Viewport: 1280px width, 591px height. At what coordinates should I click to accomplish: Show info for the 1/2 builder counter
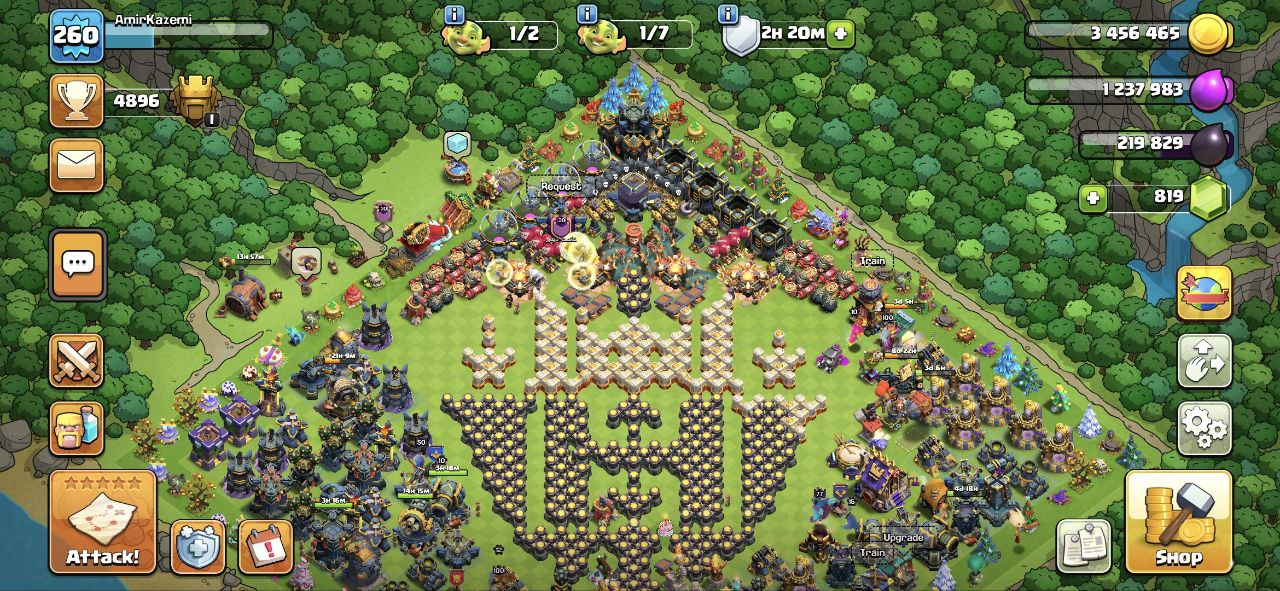[x=455, y=14]
